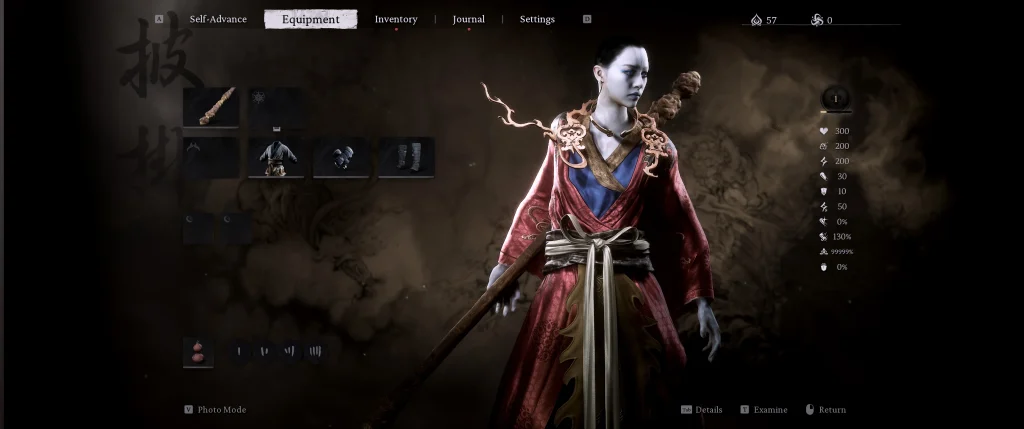Click the empty headgear slot
This screenshot has height=429, width=1024.
[x=211, y=158]
